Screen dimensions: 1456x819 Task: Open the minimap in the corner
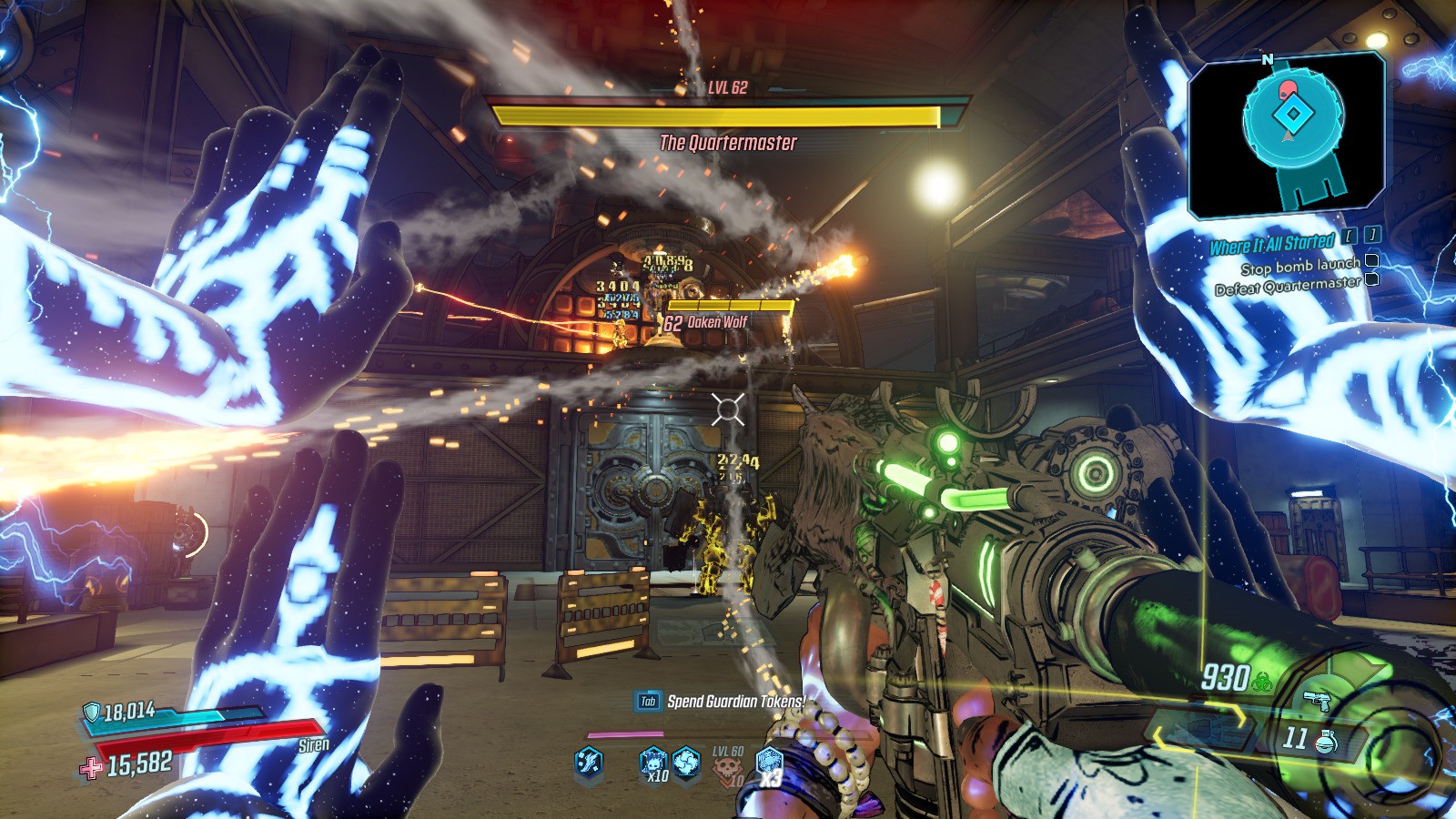[x=1288, y=135]
